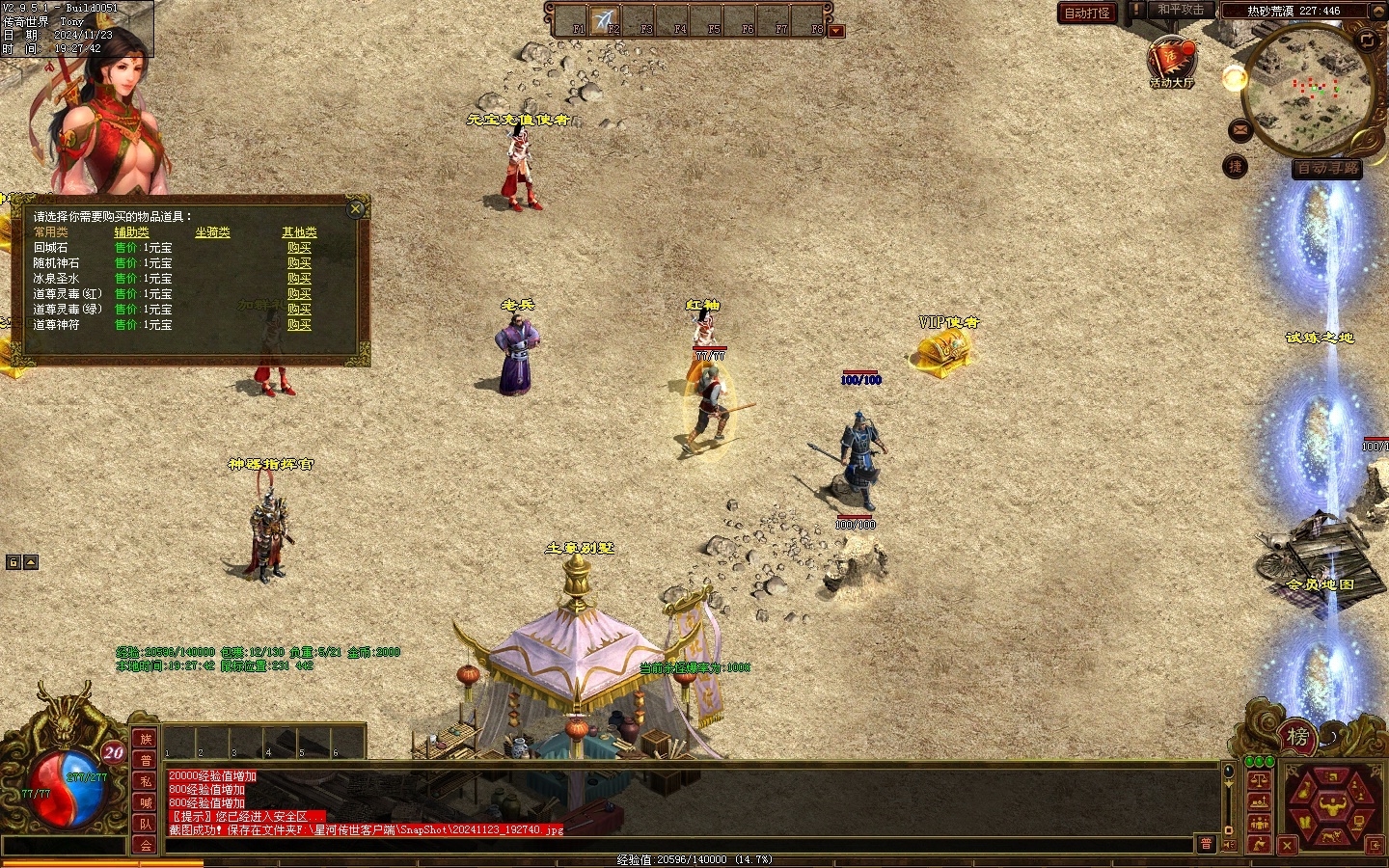
Task: Open the 捷 shortcut button
Action: click(x=1236, y=167)
